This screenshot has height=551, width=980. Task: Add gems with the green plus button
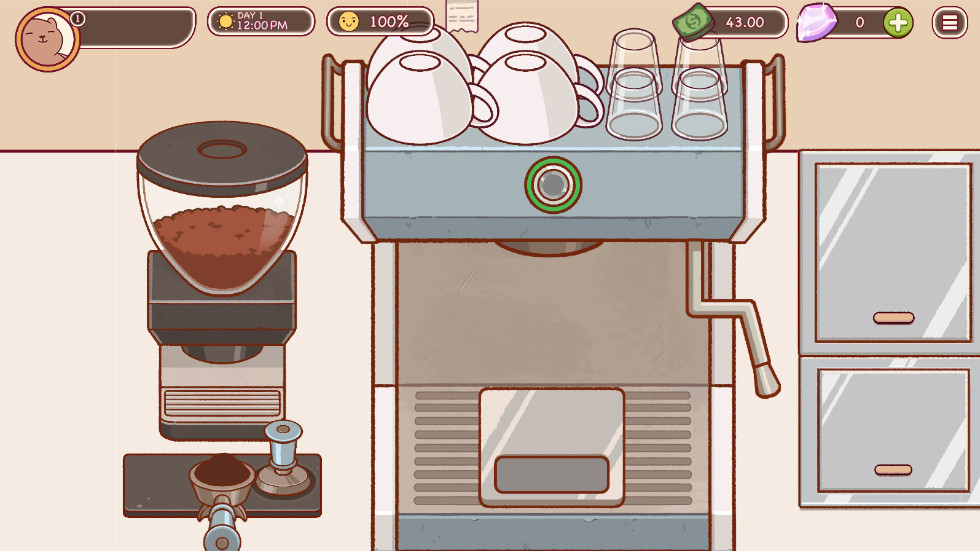898,22
